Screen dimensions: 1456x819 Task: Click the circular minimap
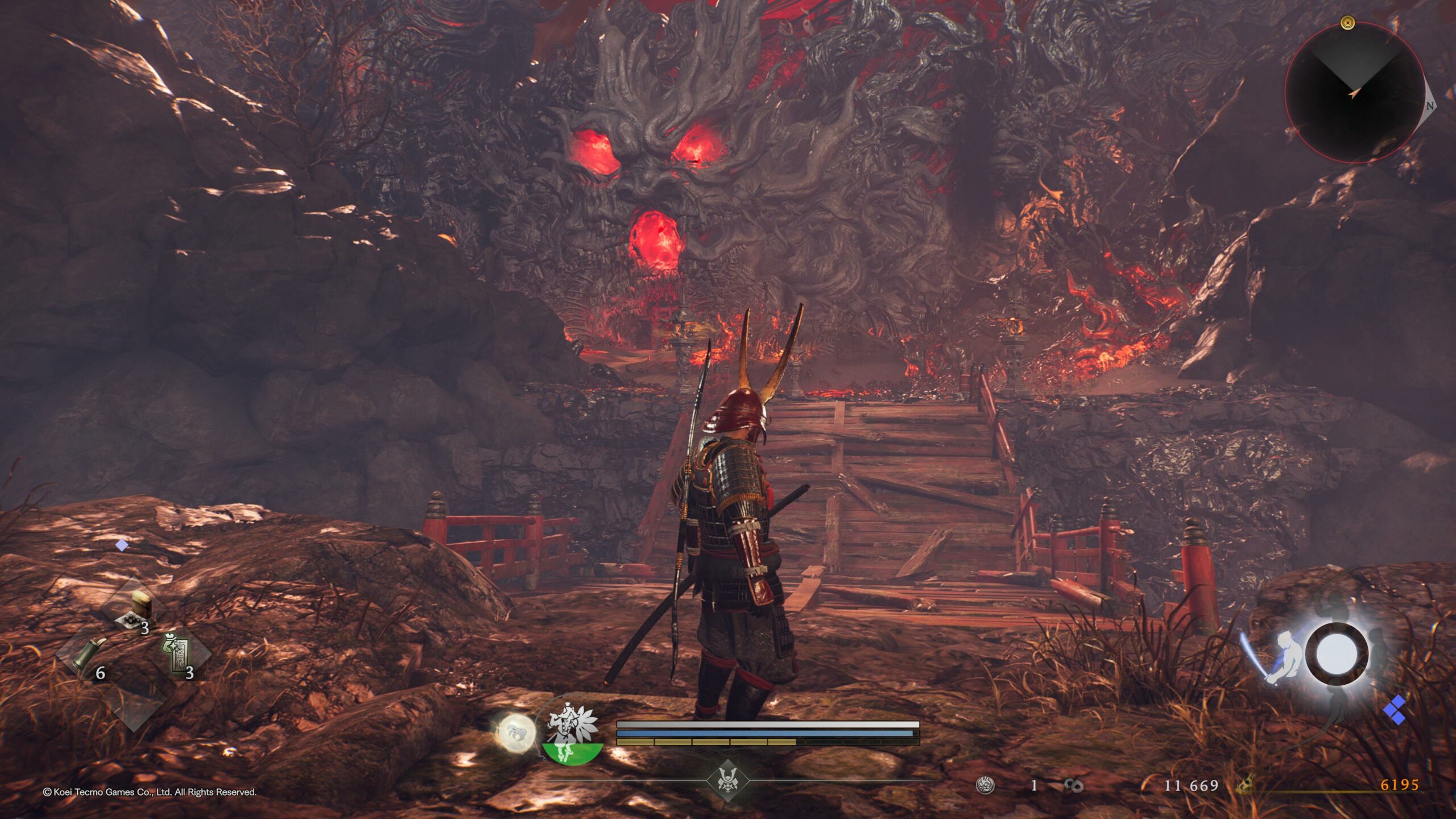coord(1355,93)
